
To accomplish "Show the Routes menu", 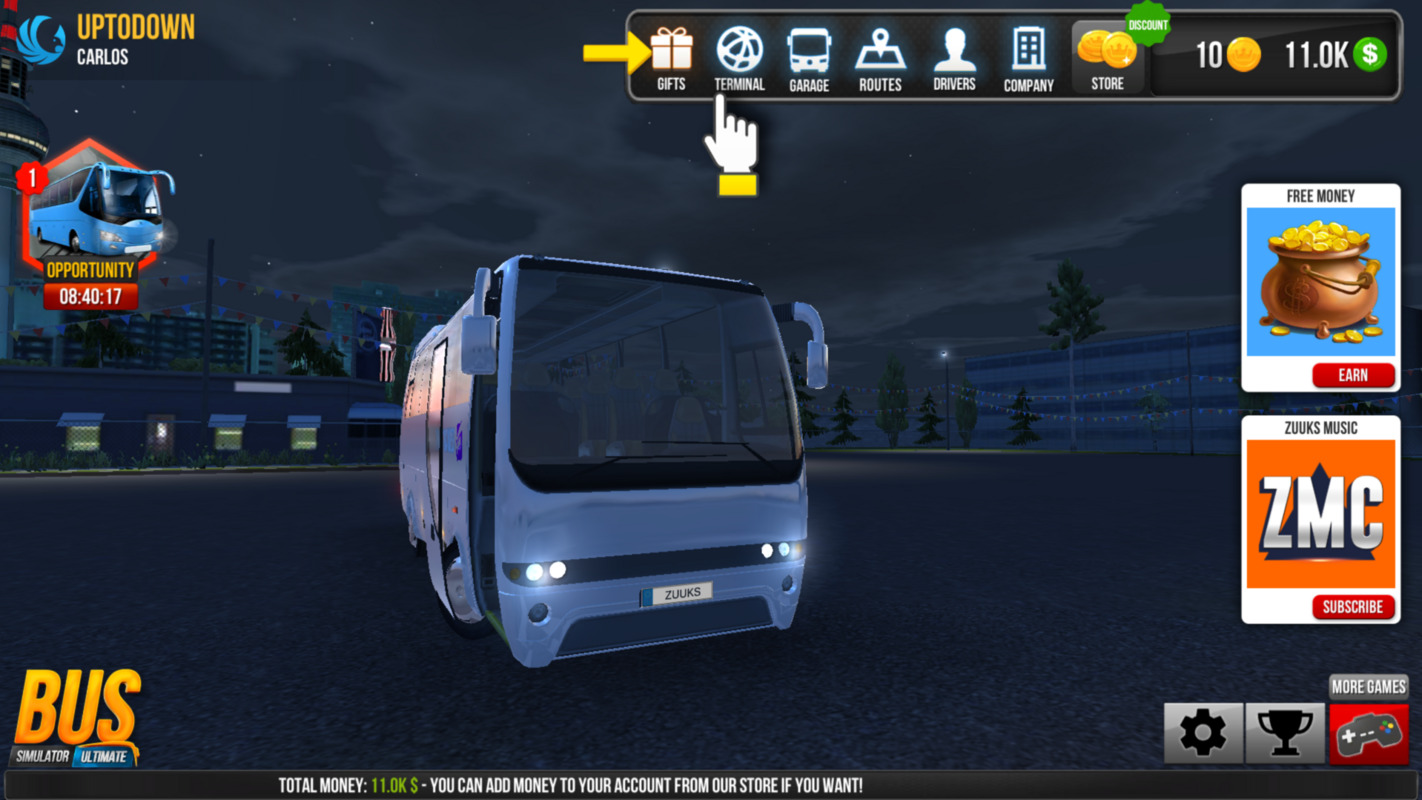I will [880, 58].
